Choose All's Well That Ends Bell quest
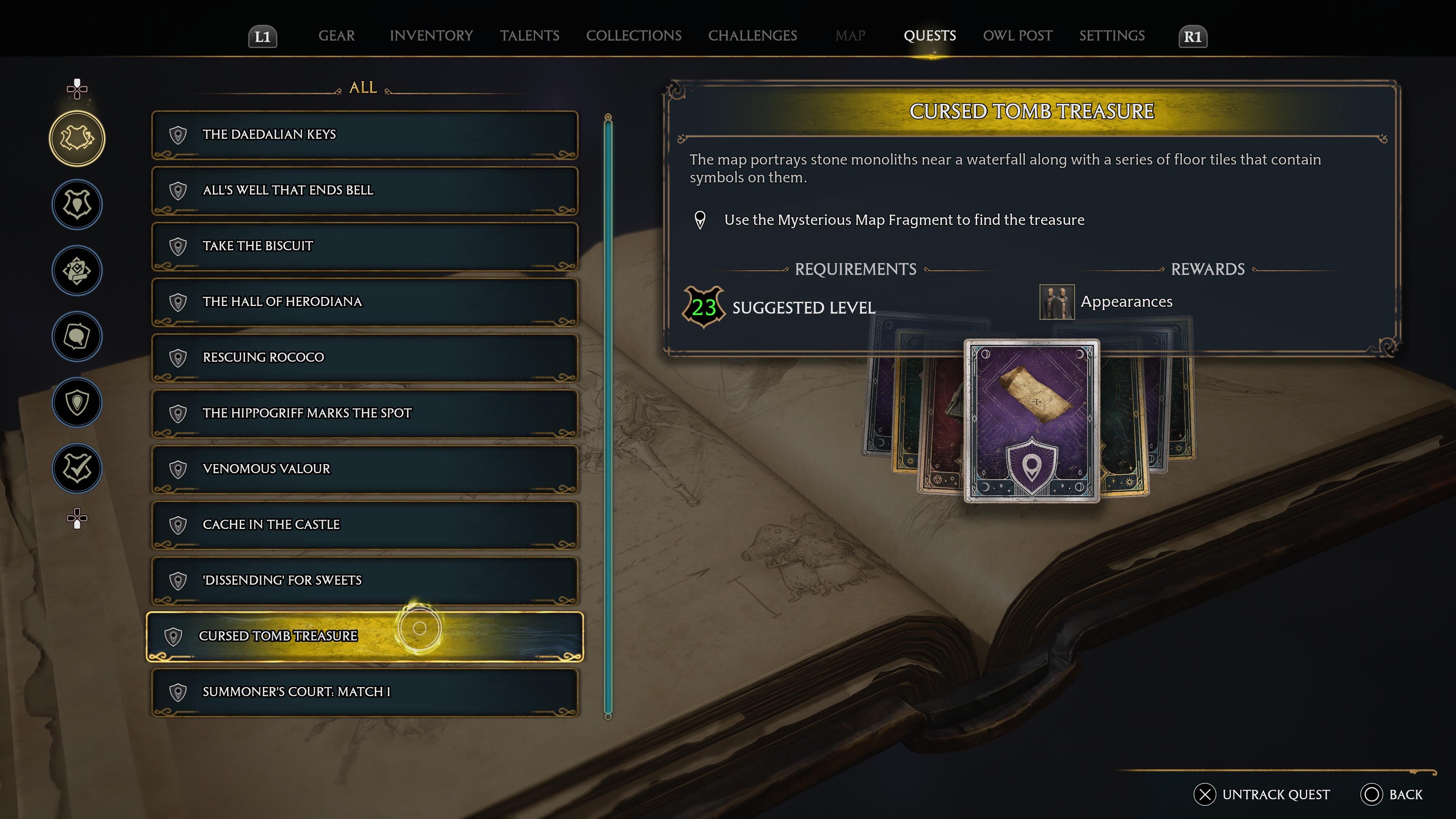Image resolution: width=1456 pixels, height=819 pixels. tap(364, 190)
